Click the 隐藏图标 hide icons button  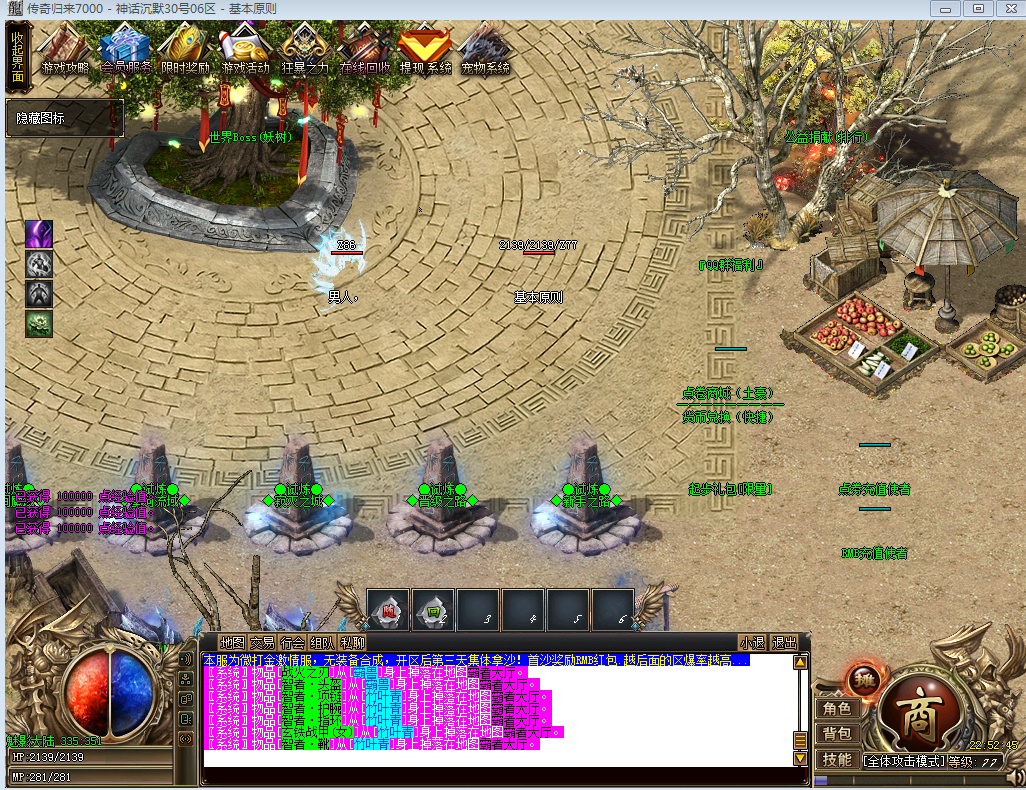point(64,118)
